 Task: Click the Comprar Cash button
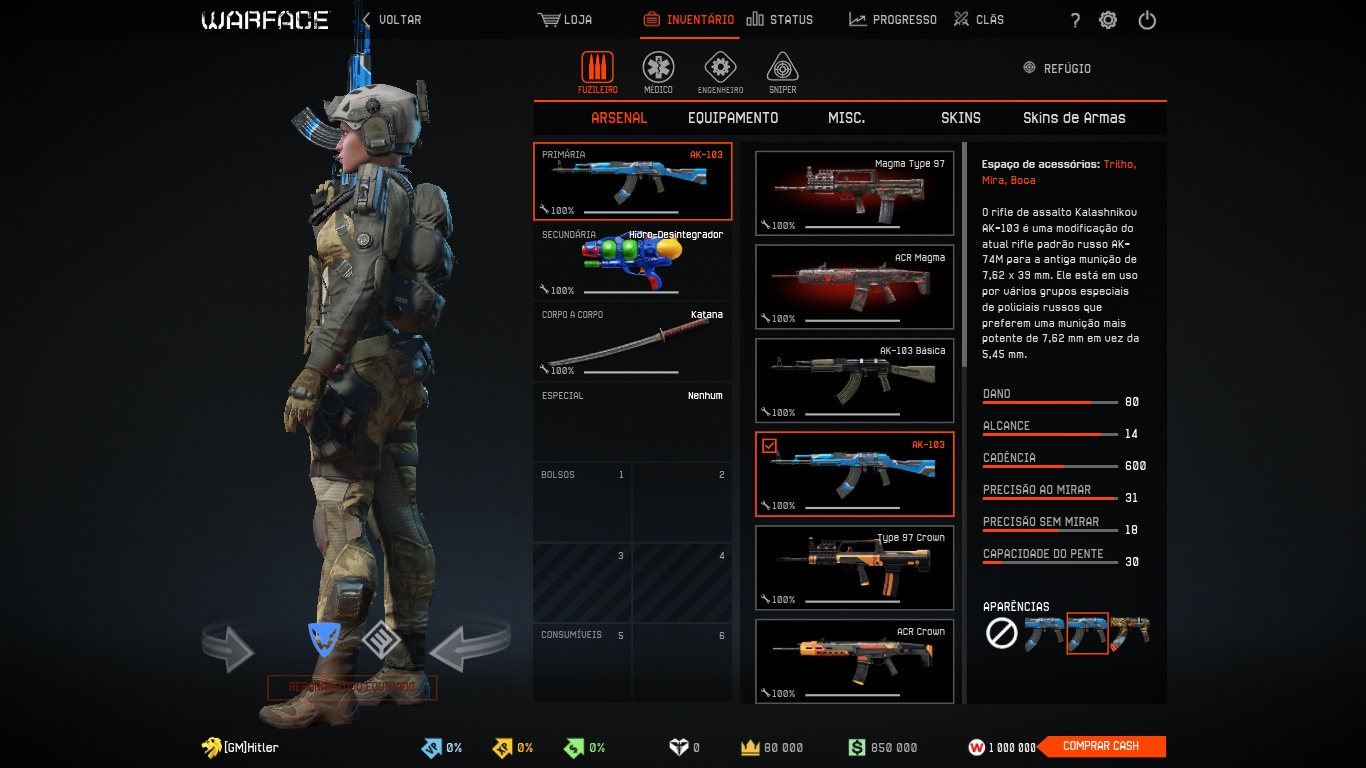[1101, 746]
